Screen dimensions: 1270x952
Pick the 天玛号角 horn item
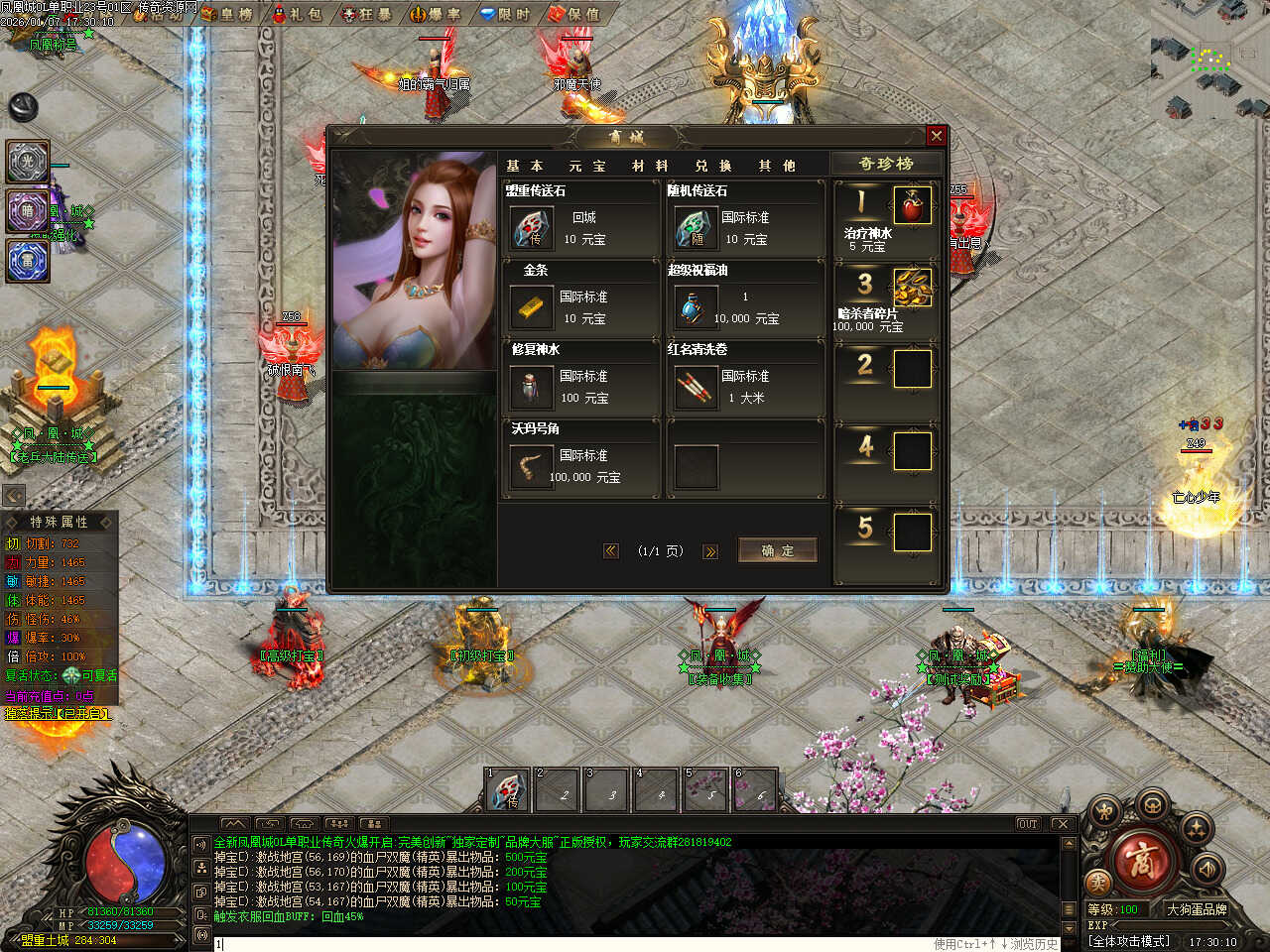(x=532, y=466)
